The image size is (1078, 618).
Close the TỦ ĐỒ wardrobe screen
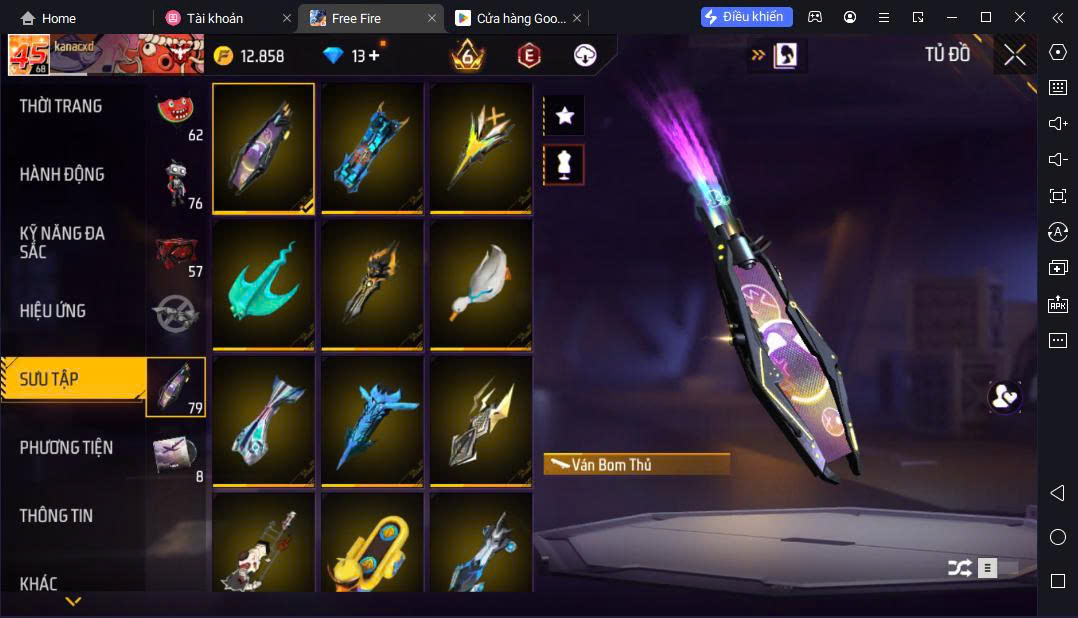[1015, 55]
